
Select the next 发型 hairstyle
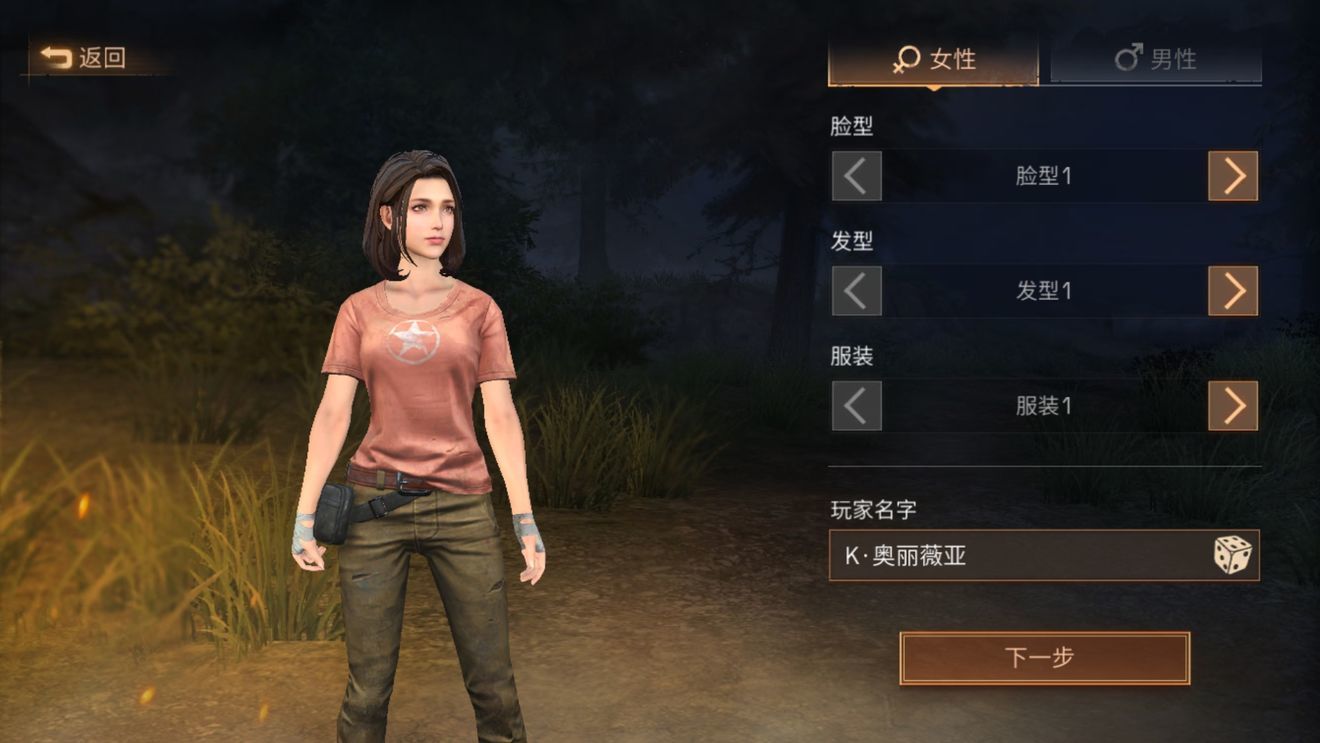[x=1233, y=291]
